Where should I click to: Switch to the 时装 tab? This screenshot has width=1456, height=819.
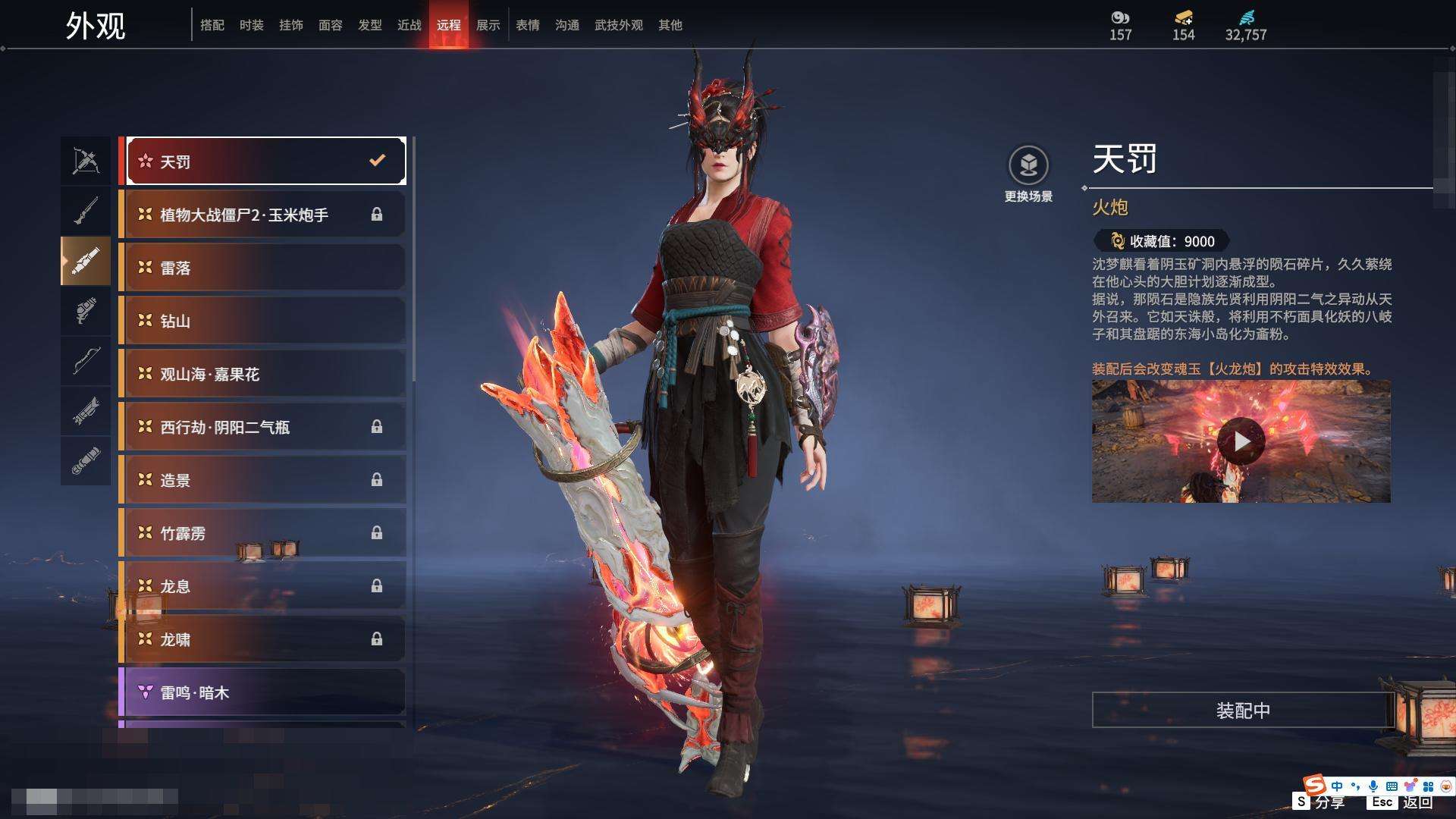coord(251,25)
